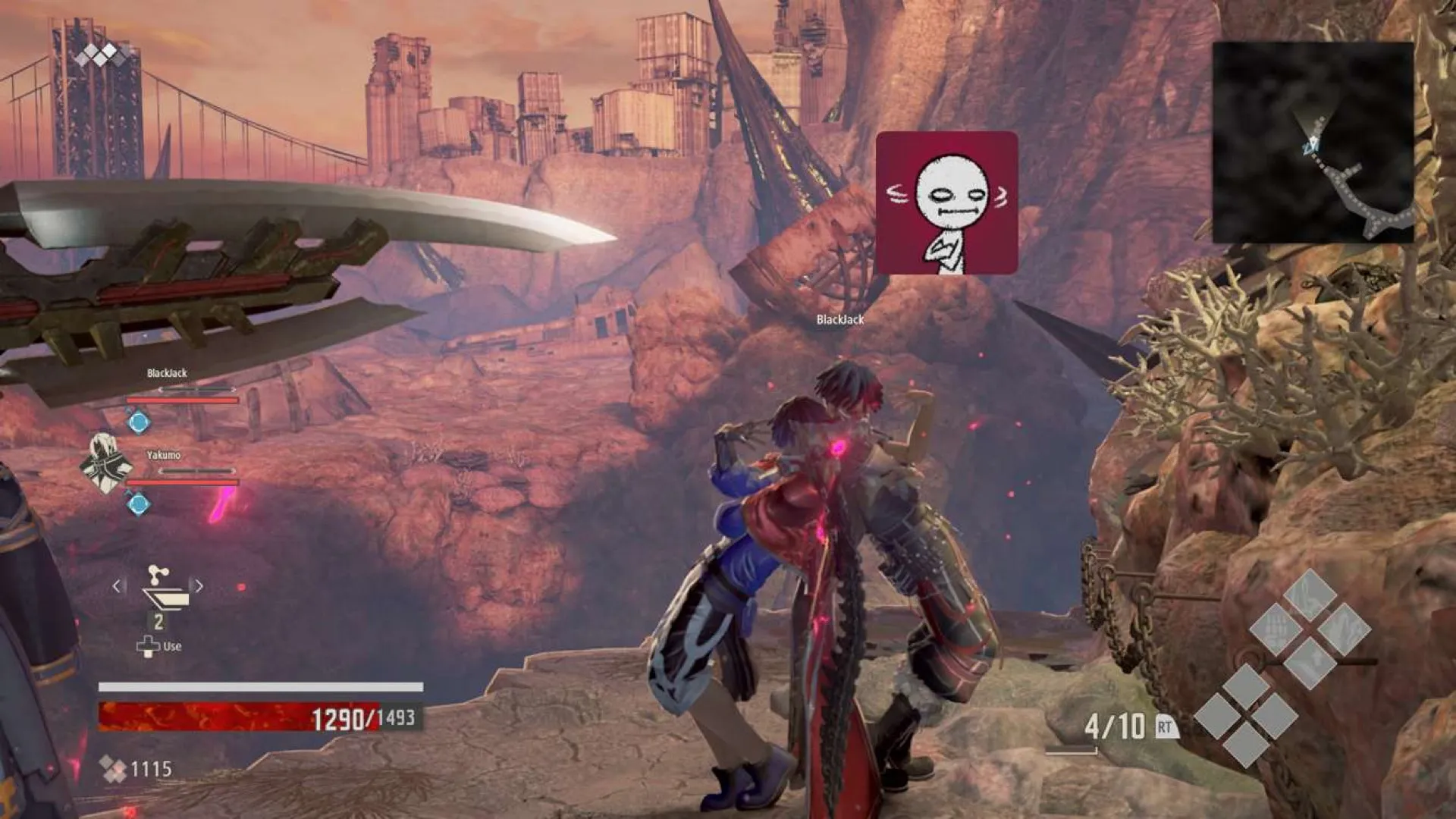1456x819 pixels.
Task: Cycle the quick item to the next one
Action: (x=199, y=586)
